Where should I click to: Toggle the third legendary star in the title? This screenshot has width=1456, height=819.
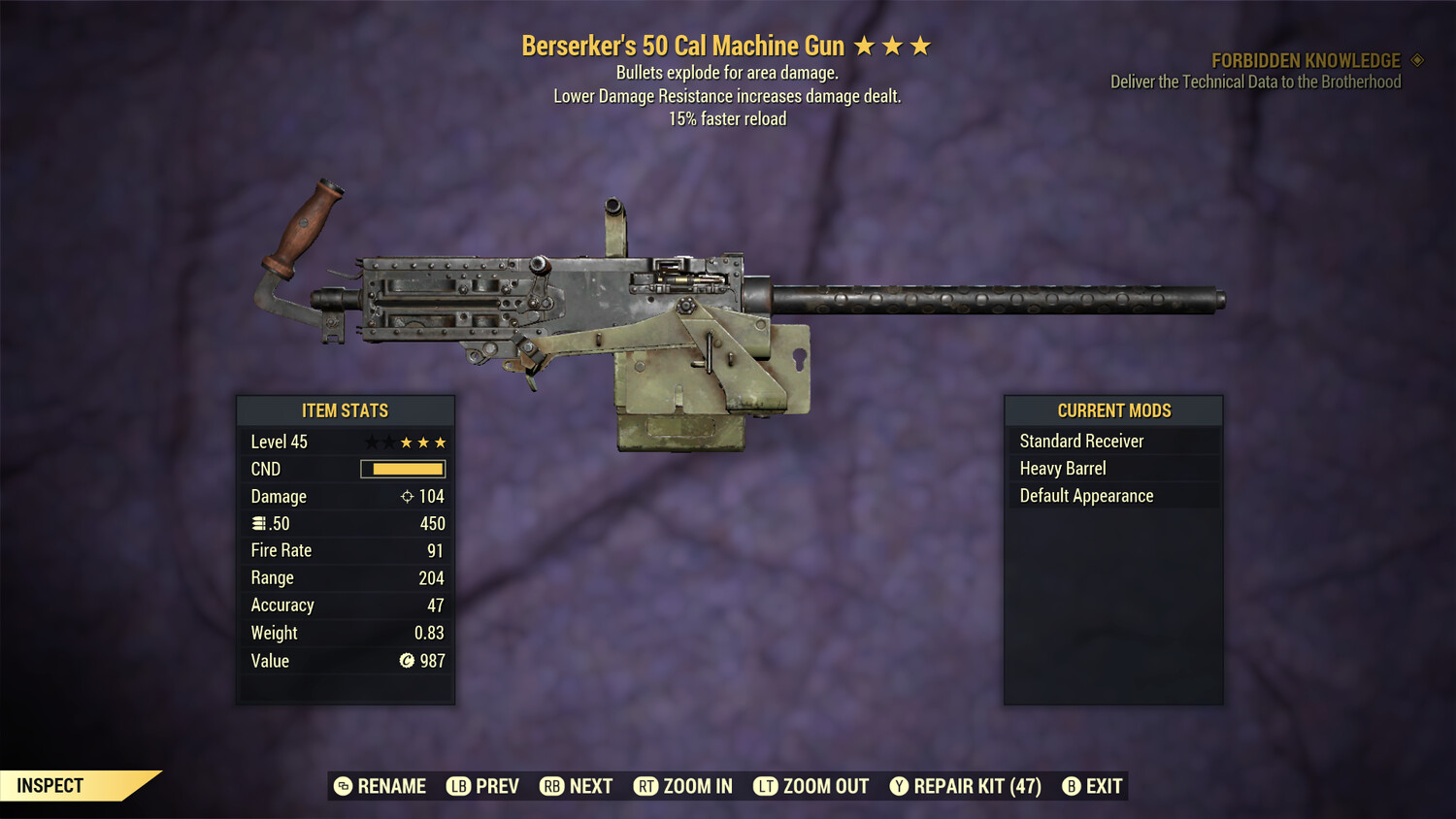920,45
